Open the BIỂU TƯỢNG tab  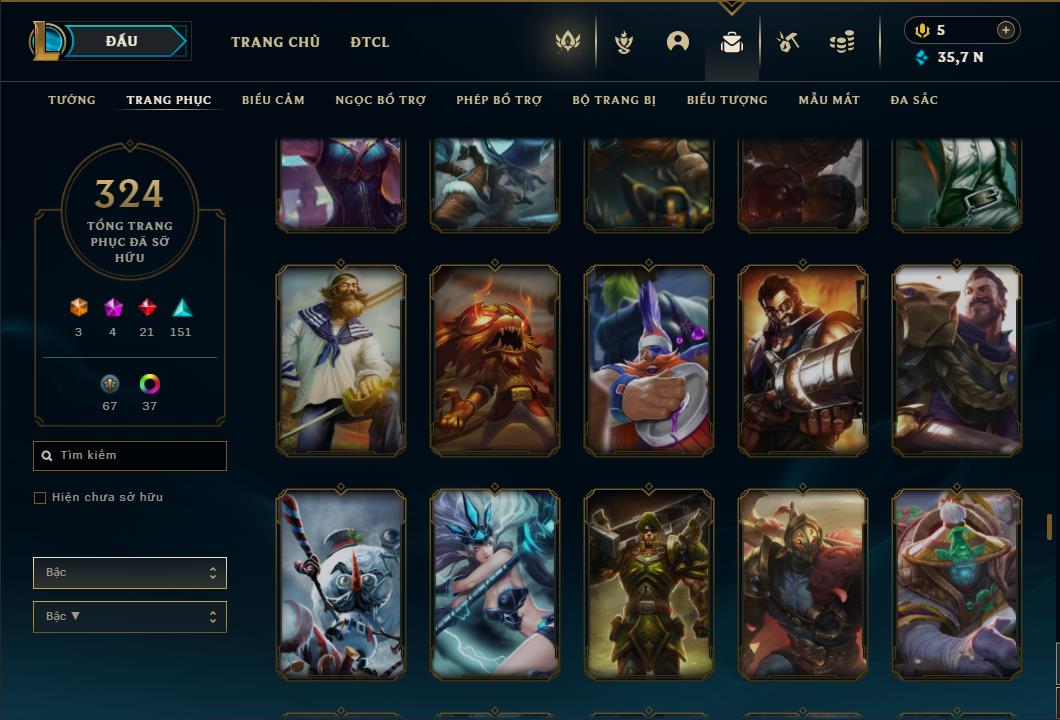tap(727, 100)
